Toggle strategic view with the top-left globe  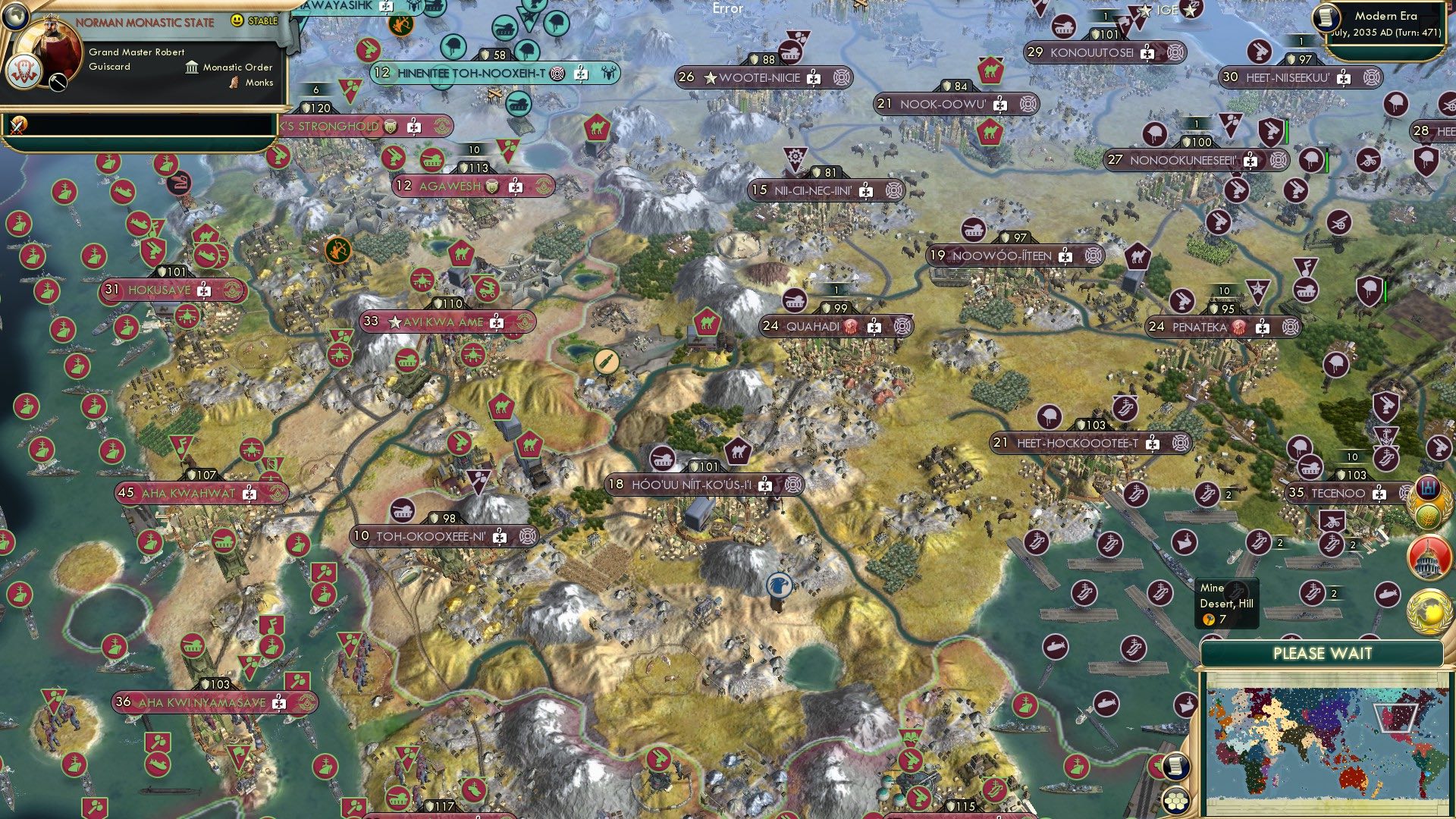(x=15, y=17)
